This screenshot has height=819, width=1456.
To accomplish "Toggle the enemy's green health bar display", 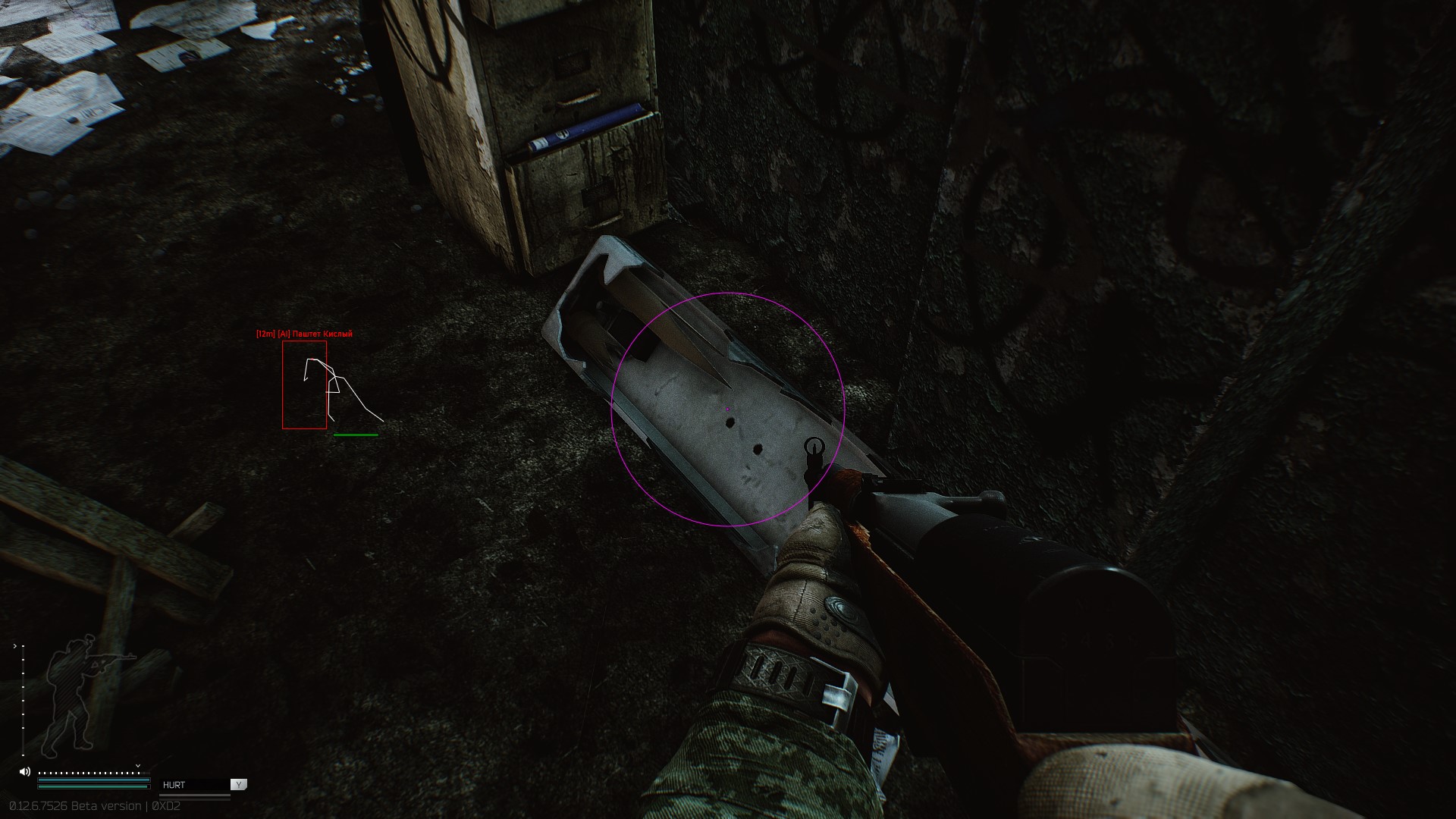I will (x=355, y=435).
